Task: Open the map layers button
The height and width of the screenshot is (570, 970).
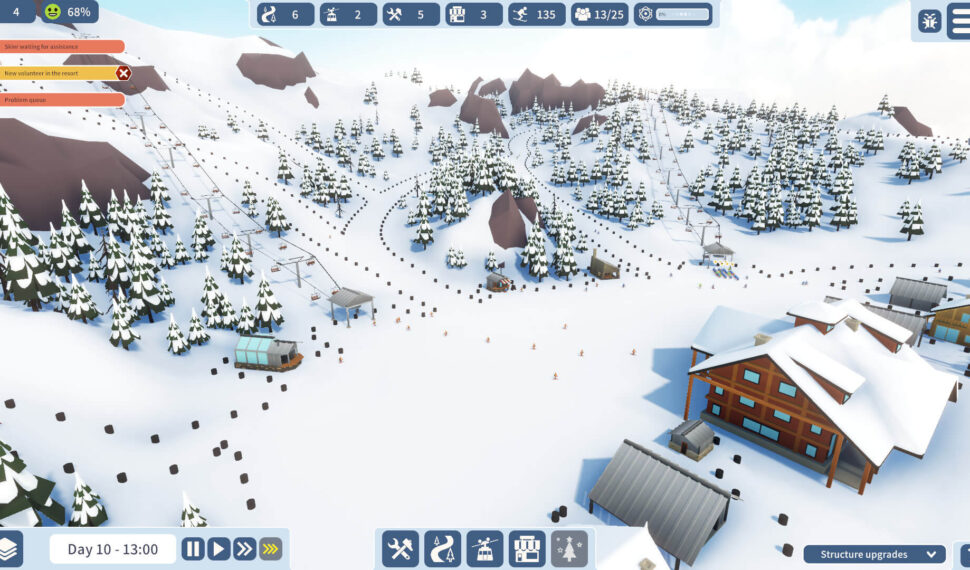Action: tap(9, 549)
